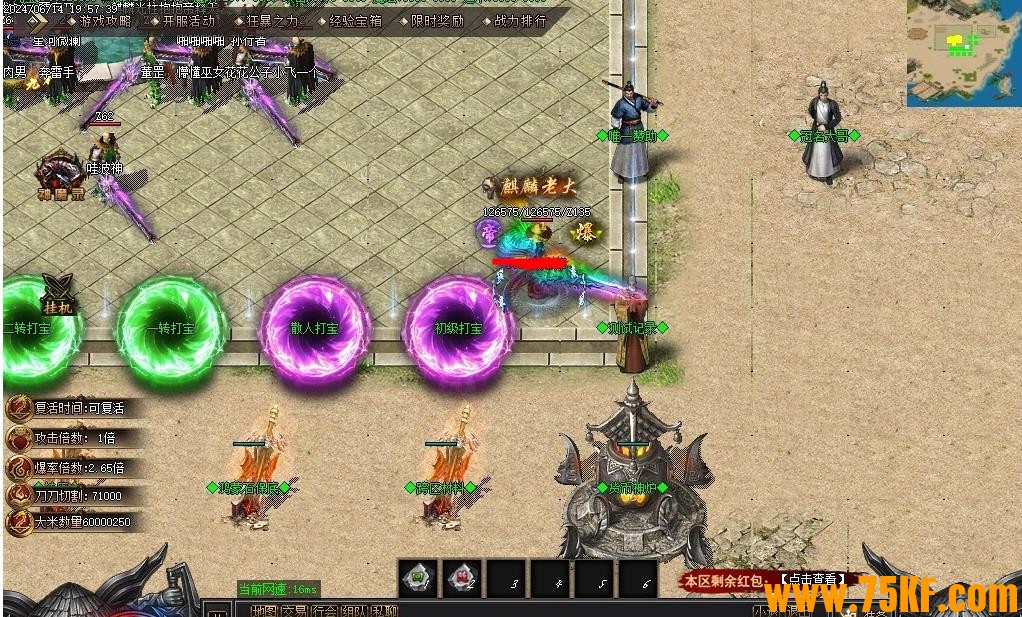
Task: Select the first hotbar slot with green gem
Action: [418, 579]
